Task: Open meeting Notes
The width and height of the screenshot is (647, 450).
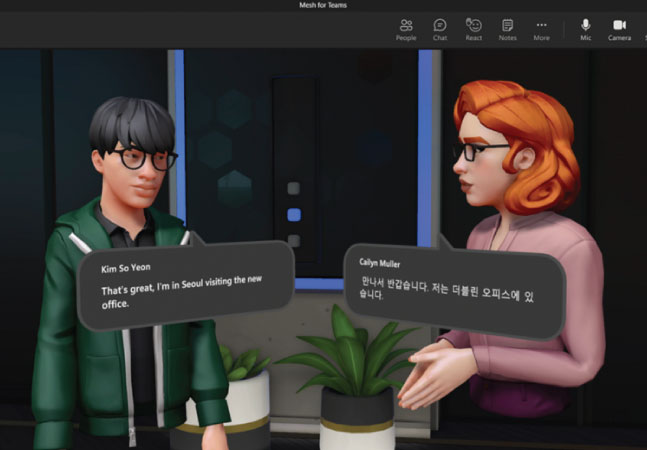Action: [x=507, y=28]
